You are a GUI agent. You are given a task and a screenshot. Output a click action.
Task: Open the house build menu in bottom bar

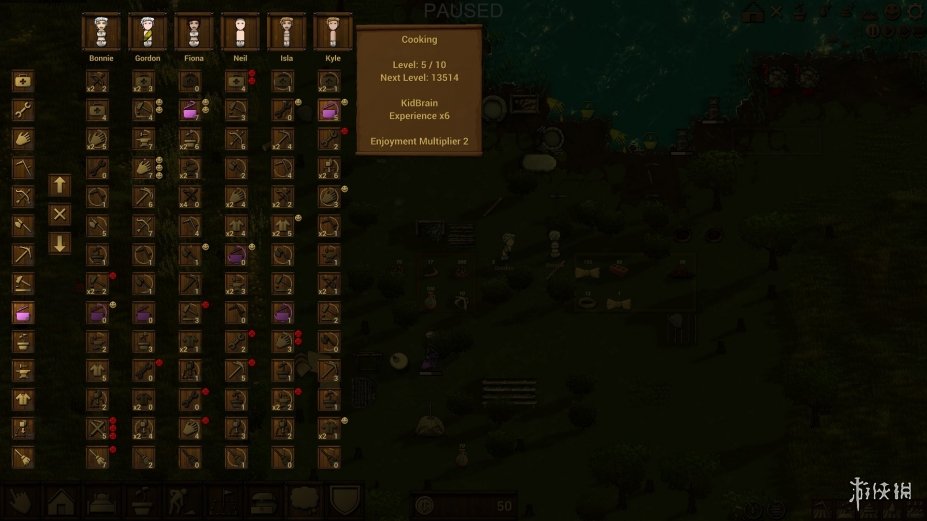click(58, 502)
